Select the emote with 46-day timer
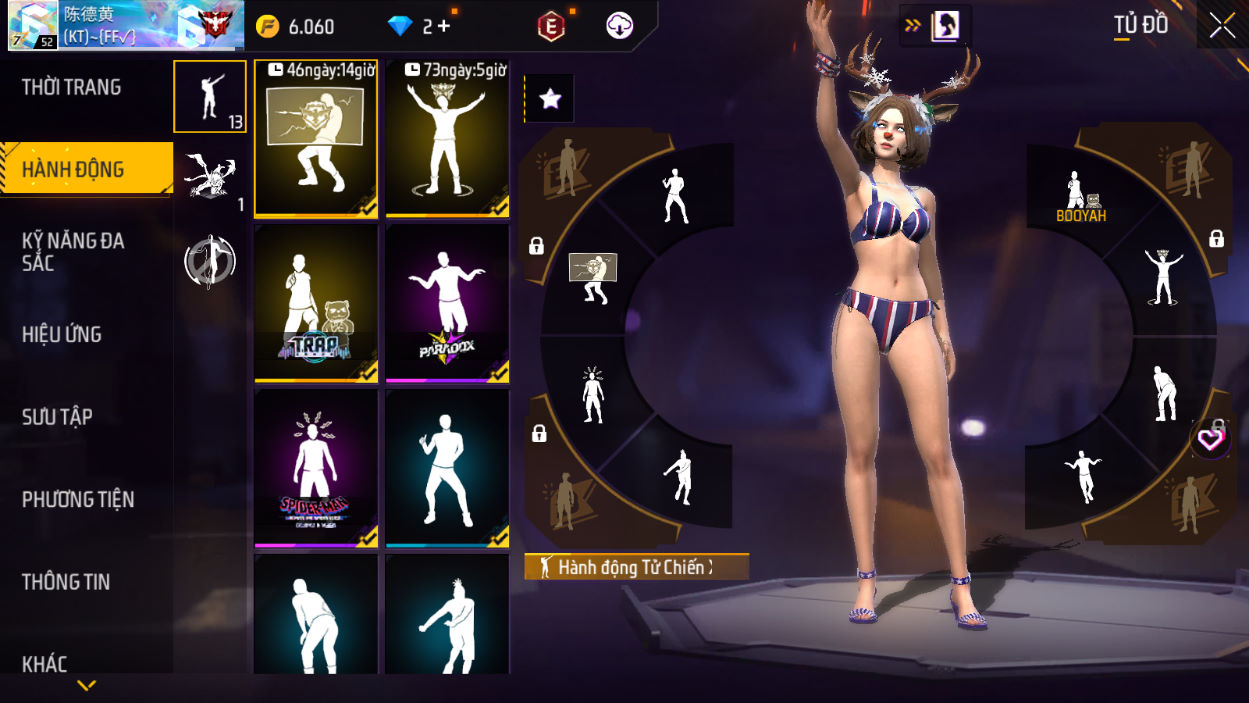Screen dimensions: 1249x703 pyautogui.click(x=316, y=138)
